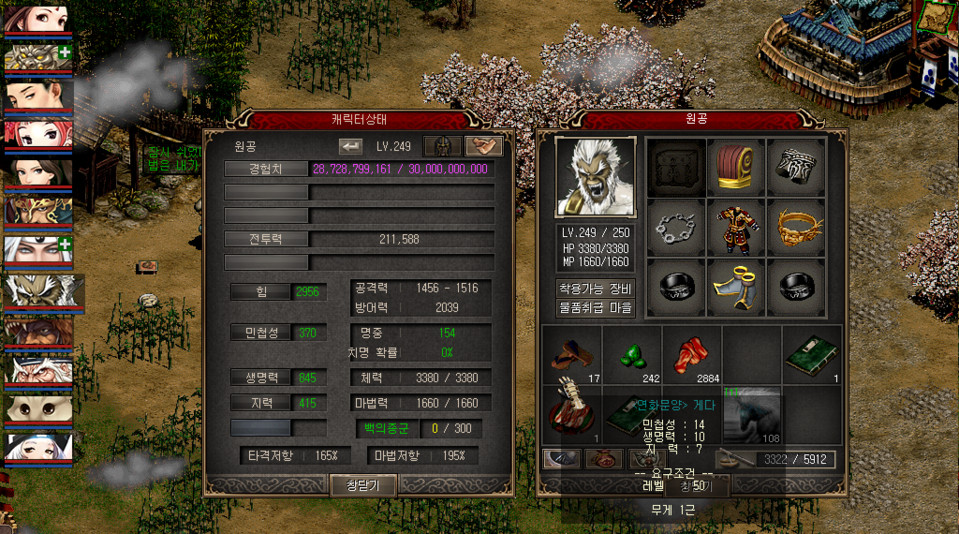Viewport: 959px width, 534px height.
Task: Click the 힘 (strength) stat button
Action: (x=260, y=292)
